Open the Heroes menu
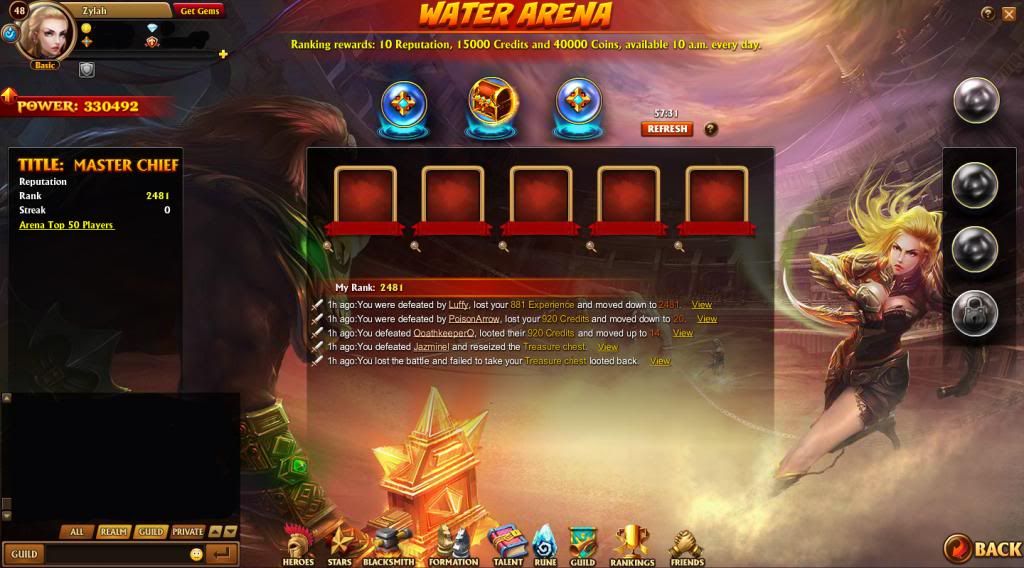This screenshot has width=1024, height=568. tap(298, 546)
